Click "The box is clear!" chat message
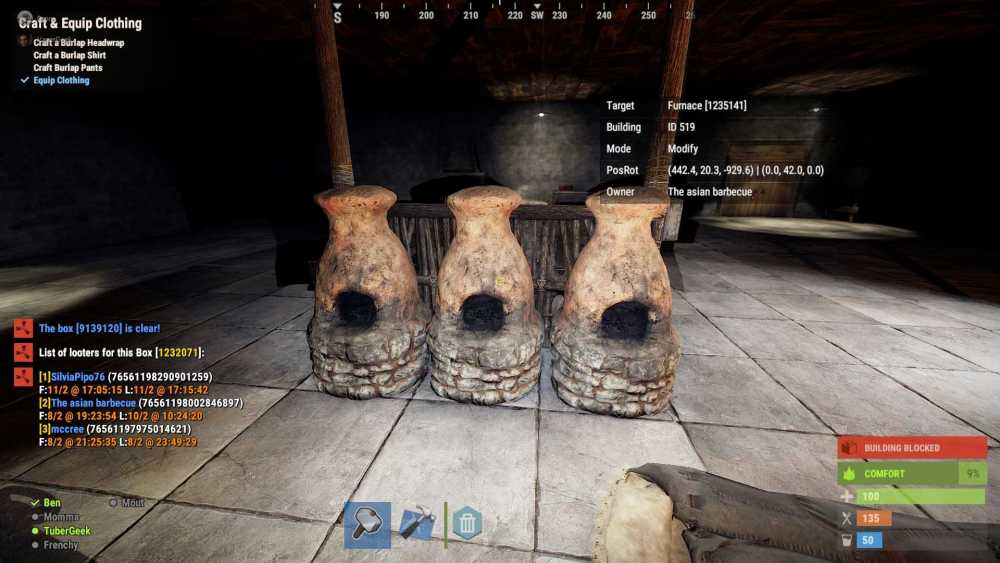 [x=99, y=328]
